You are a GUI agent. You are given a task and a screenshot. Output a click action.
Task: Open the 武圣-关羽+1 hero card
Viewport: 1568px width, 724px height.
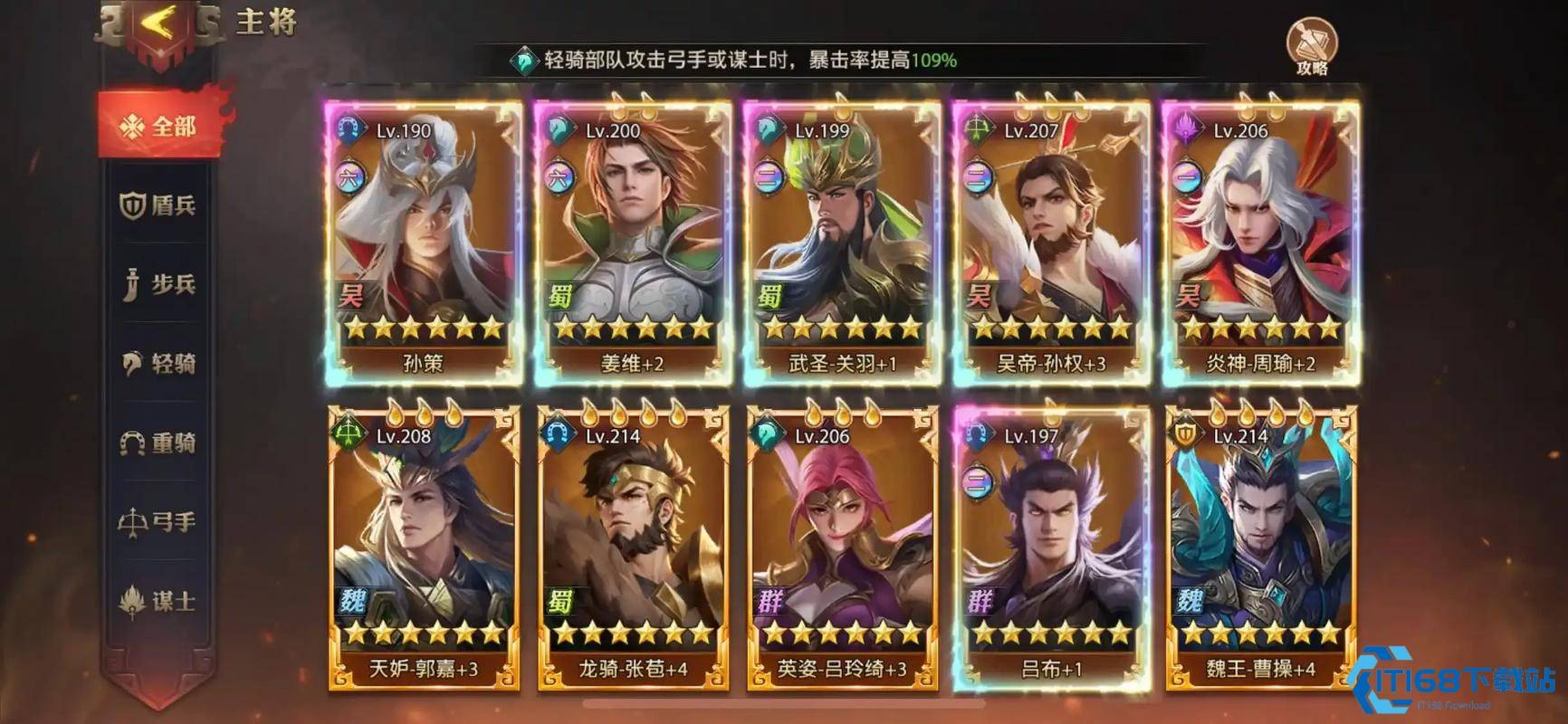click(841, 235)
